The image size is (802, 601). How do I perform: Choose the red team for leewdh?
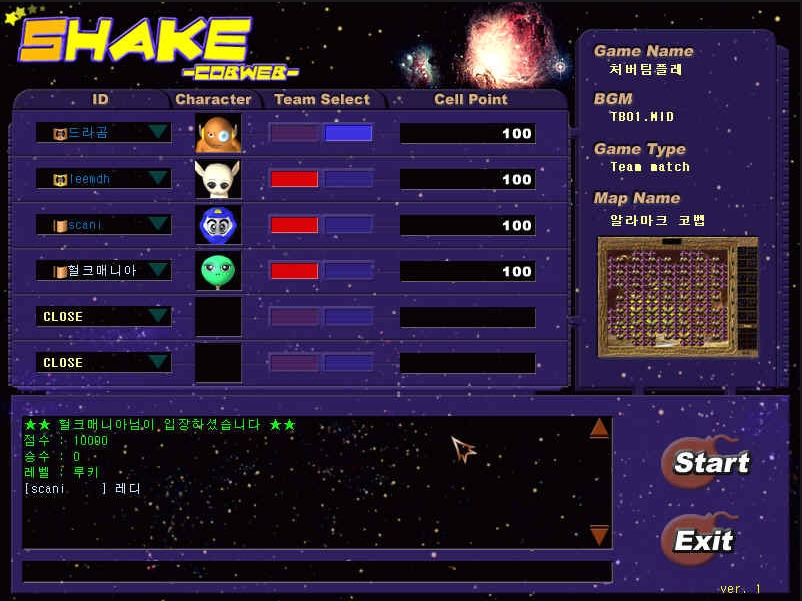click(294, 179)
